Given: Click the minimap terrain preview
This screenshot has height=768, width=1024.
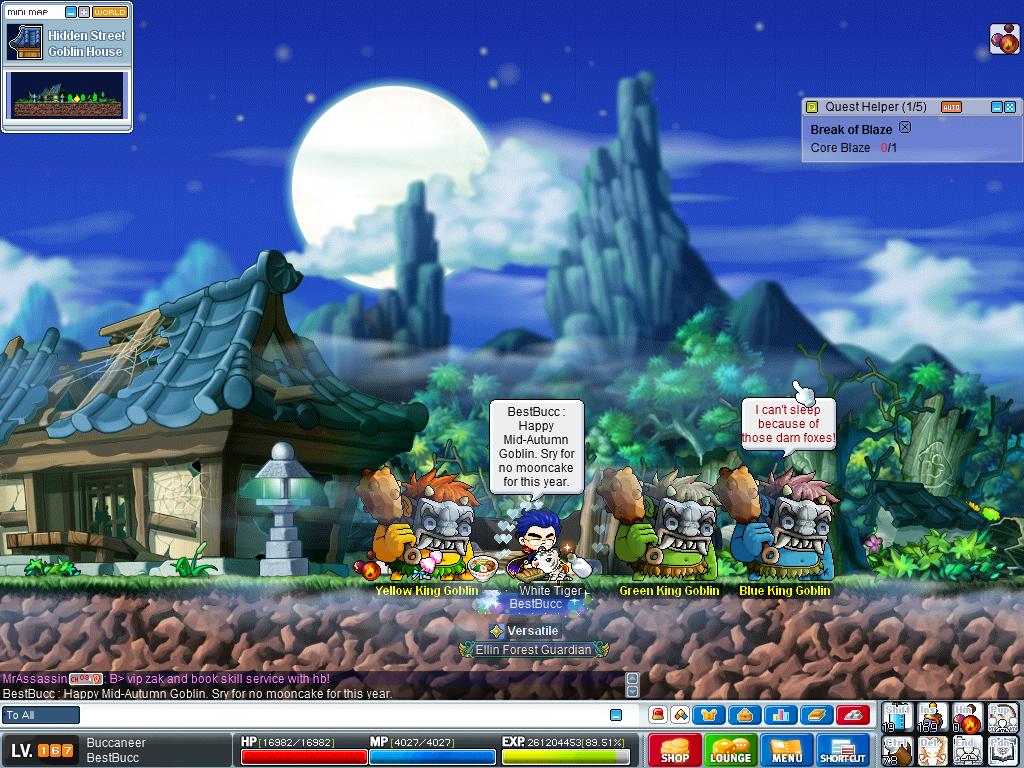Looking at the screenshot, I should [x=68, y=95].
